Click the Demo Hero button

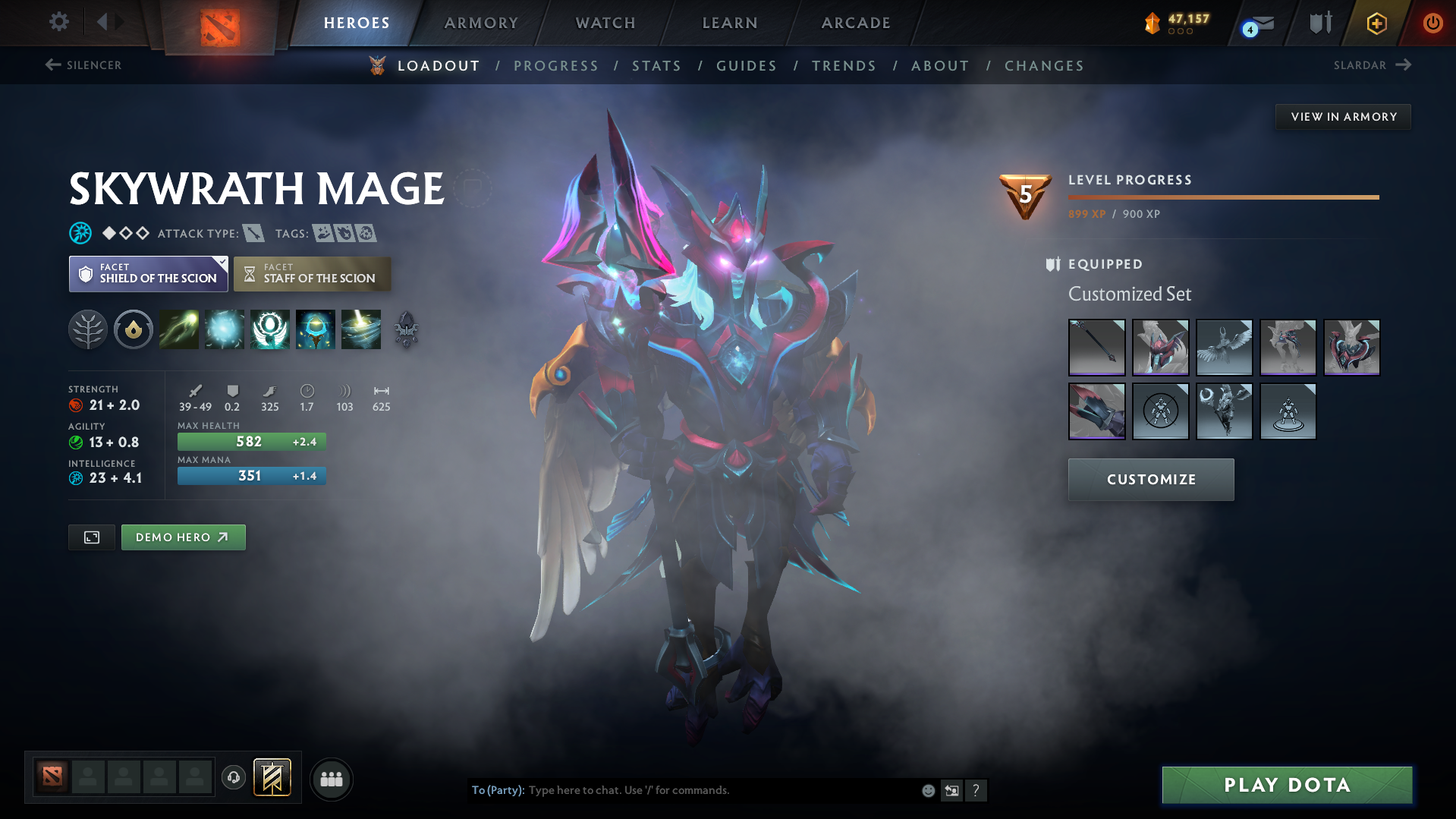tap(183, 537)
